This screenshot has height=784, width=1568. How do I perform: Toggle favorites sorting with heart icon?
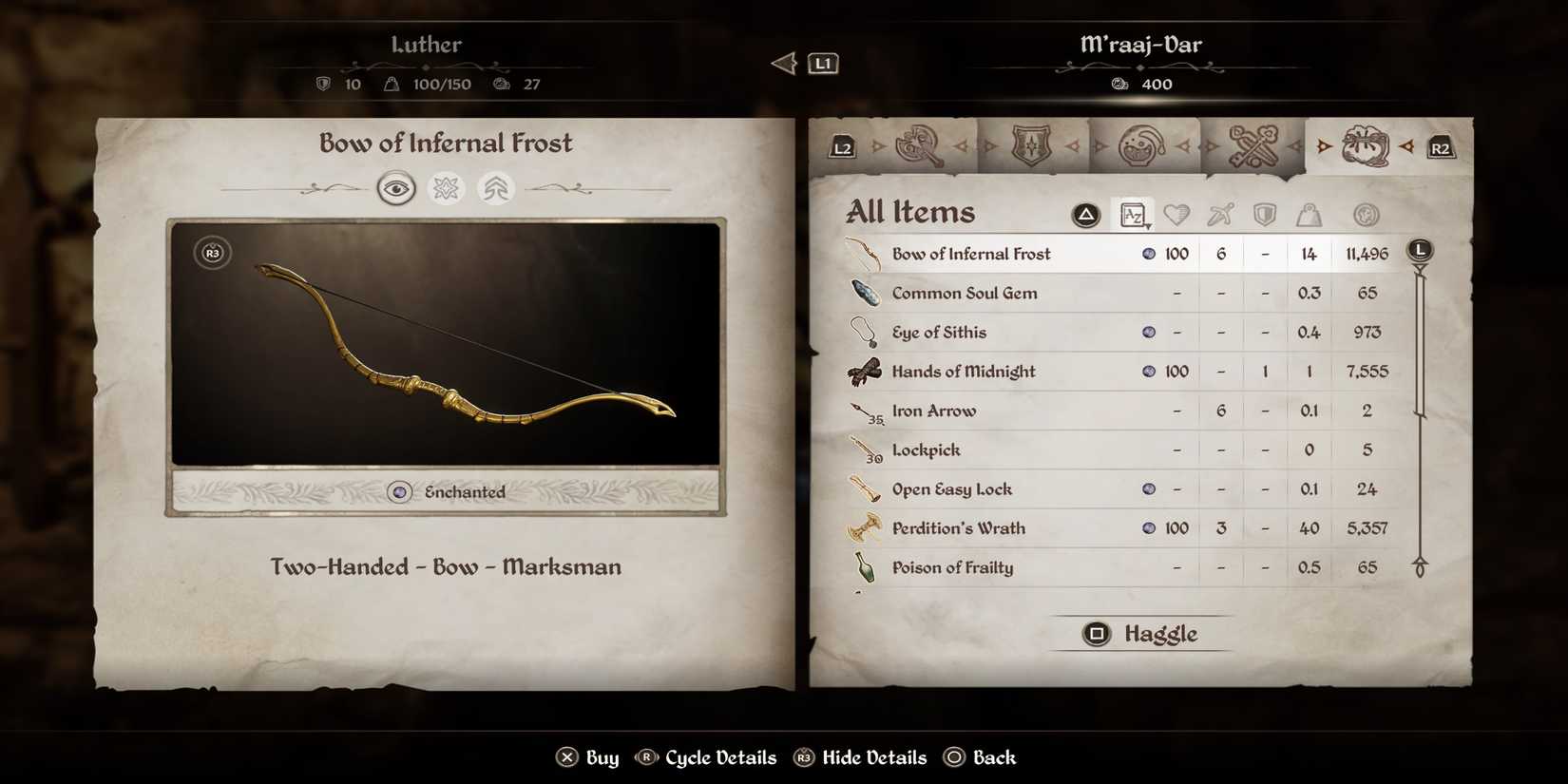point(1176,214)
